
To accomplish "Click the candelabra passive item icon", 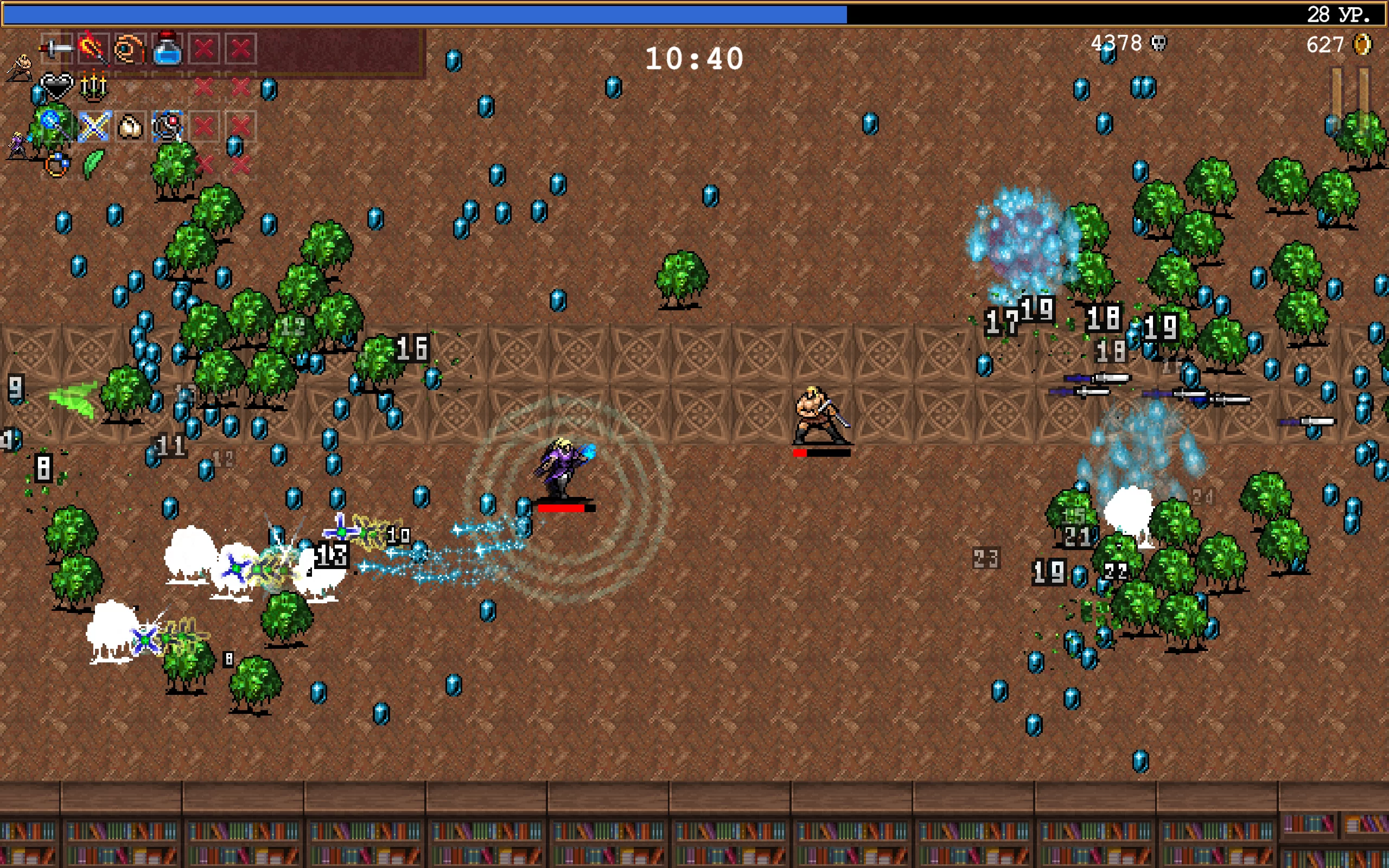I will pos(93,87).
